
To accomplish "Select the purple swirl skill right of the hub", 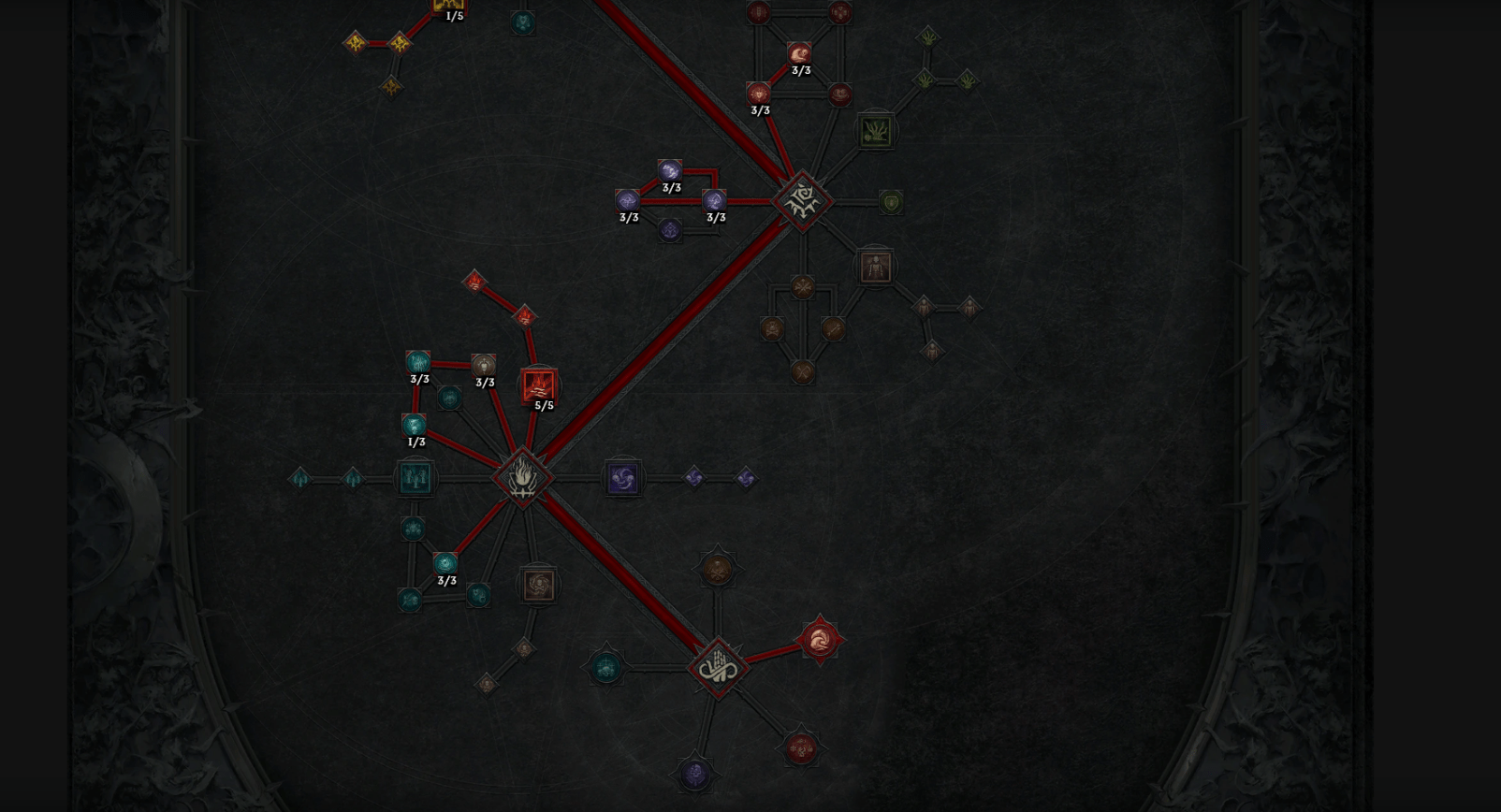I will pos(623,477).
